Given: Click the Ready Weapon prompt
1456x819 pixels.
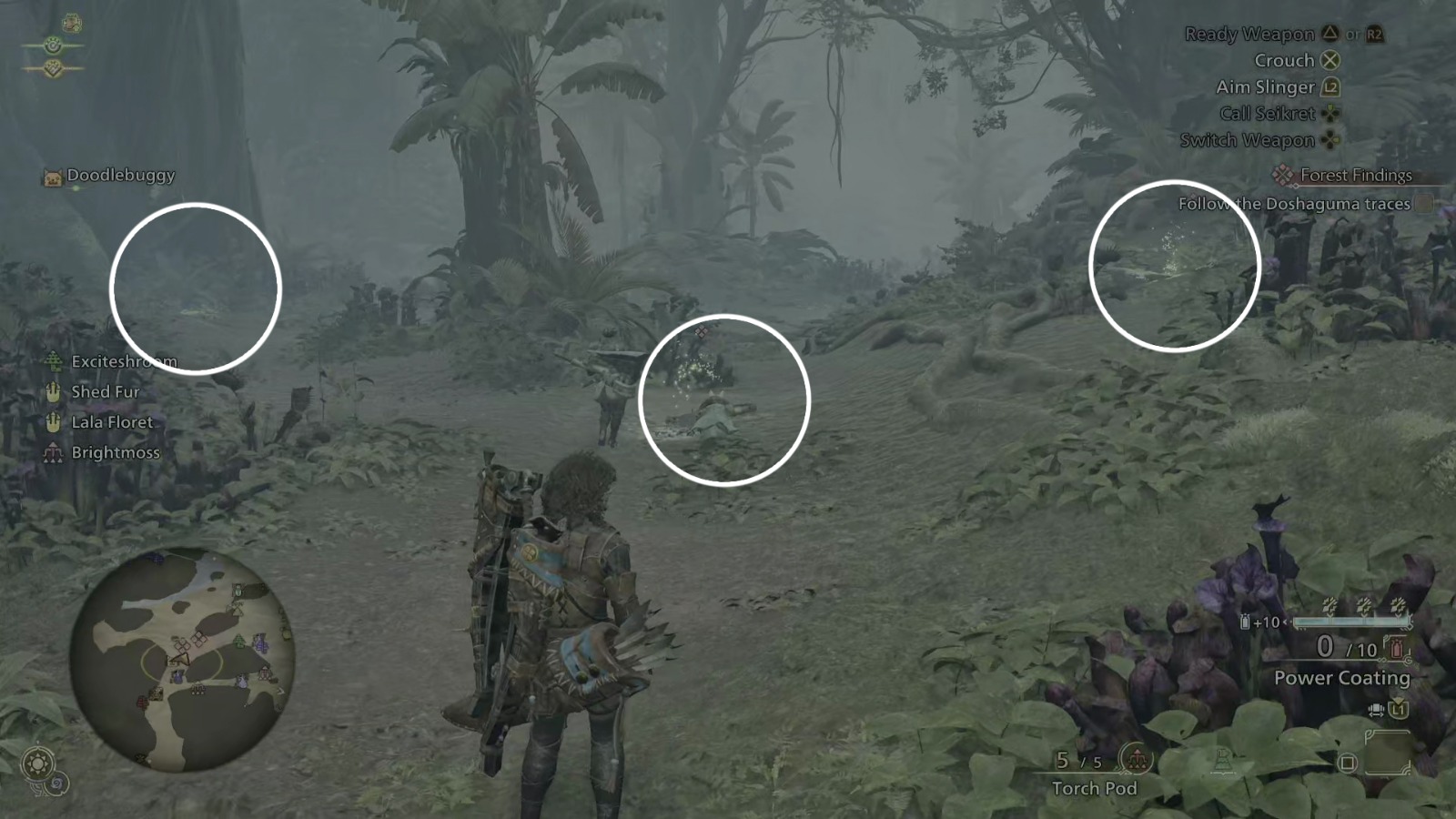Looking at the screenshot, I should [x=1250, y=34].
